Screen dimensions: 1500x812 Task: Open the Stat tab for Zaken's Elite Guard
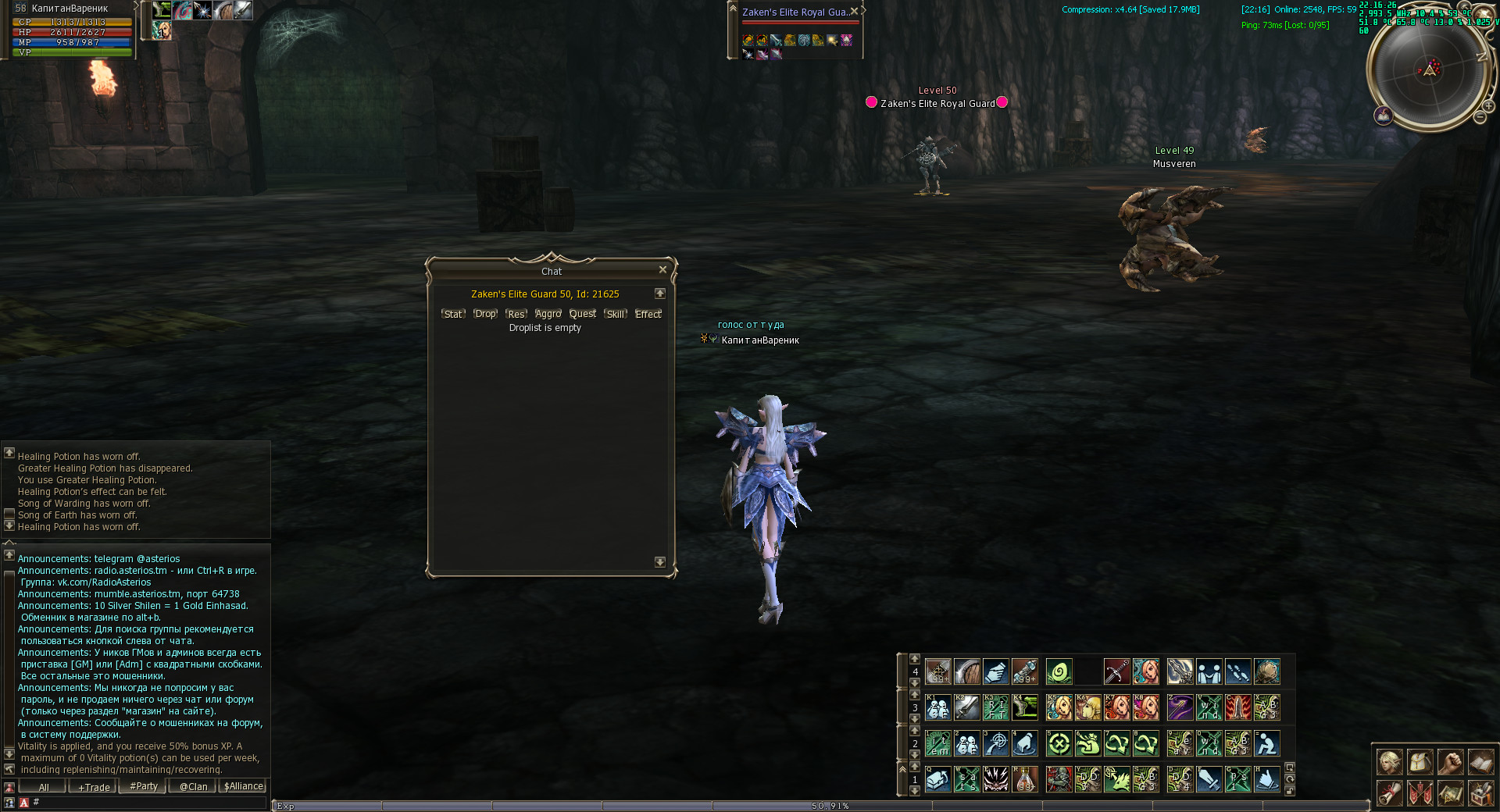pyautogui.click(x=453, y=314)
